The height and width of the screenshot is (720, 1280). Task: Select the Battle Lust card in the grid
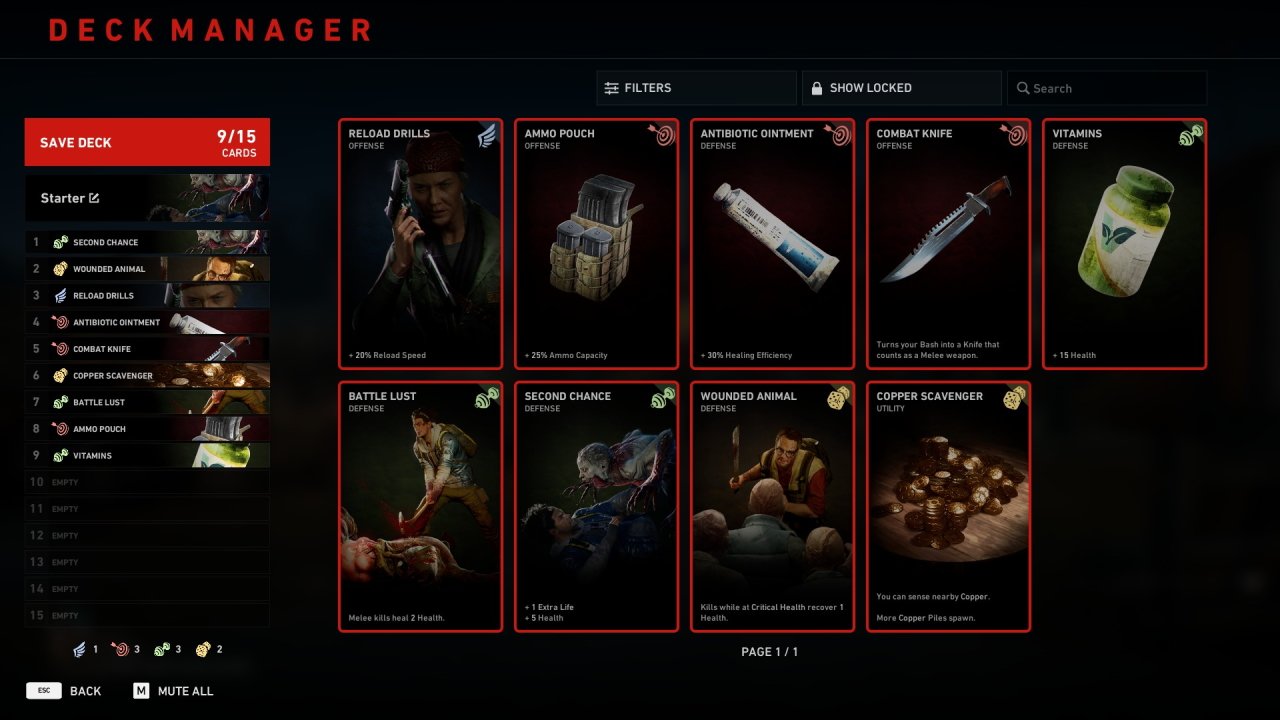[420, 506]
